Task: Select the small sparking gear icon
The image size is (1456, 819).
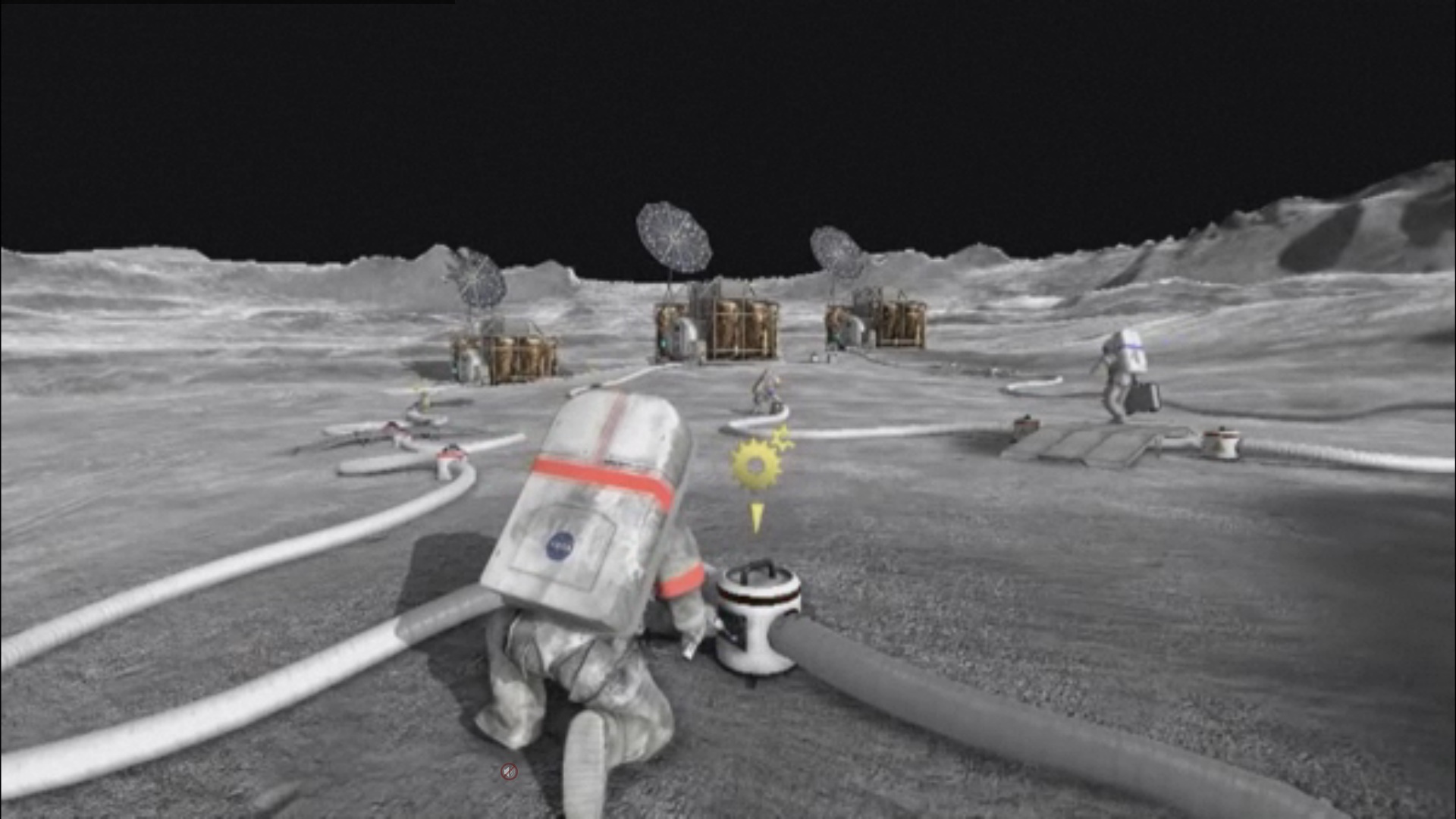Action: 782,440
